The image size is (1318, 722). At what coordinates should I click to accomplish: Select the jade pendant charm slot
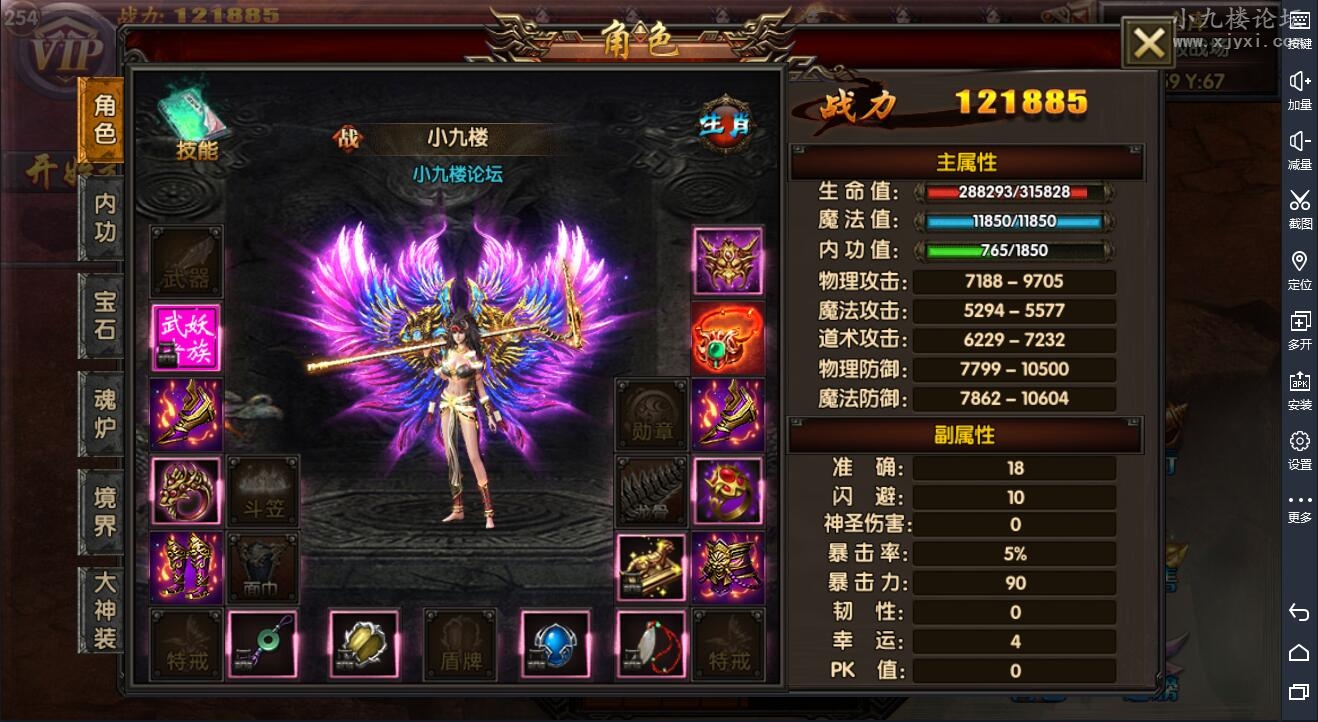263,645
